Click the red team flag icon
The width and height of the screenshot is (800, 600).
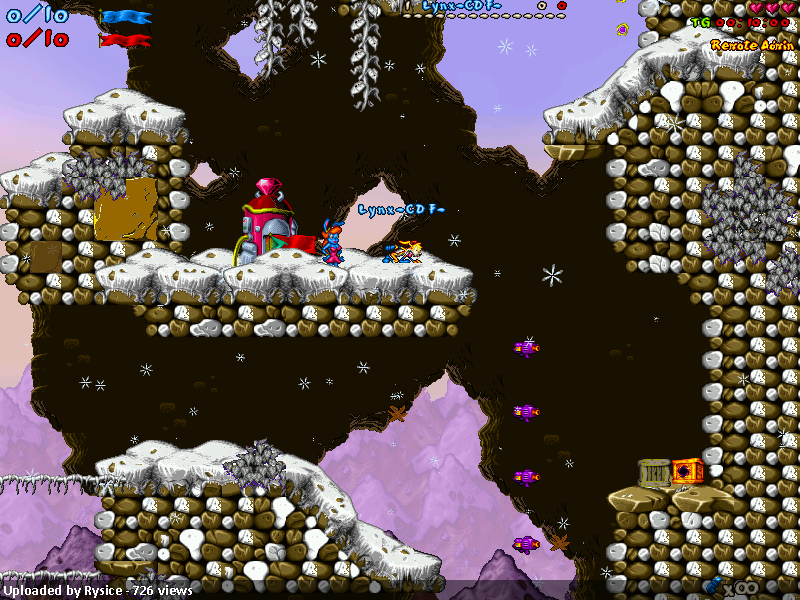coord(125,40)
